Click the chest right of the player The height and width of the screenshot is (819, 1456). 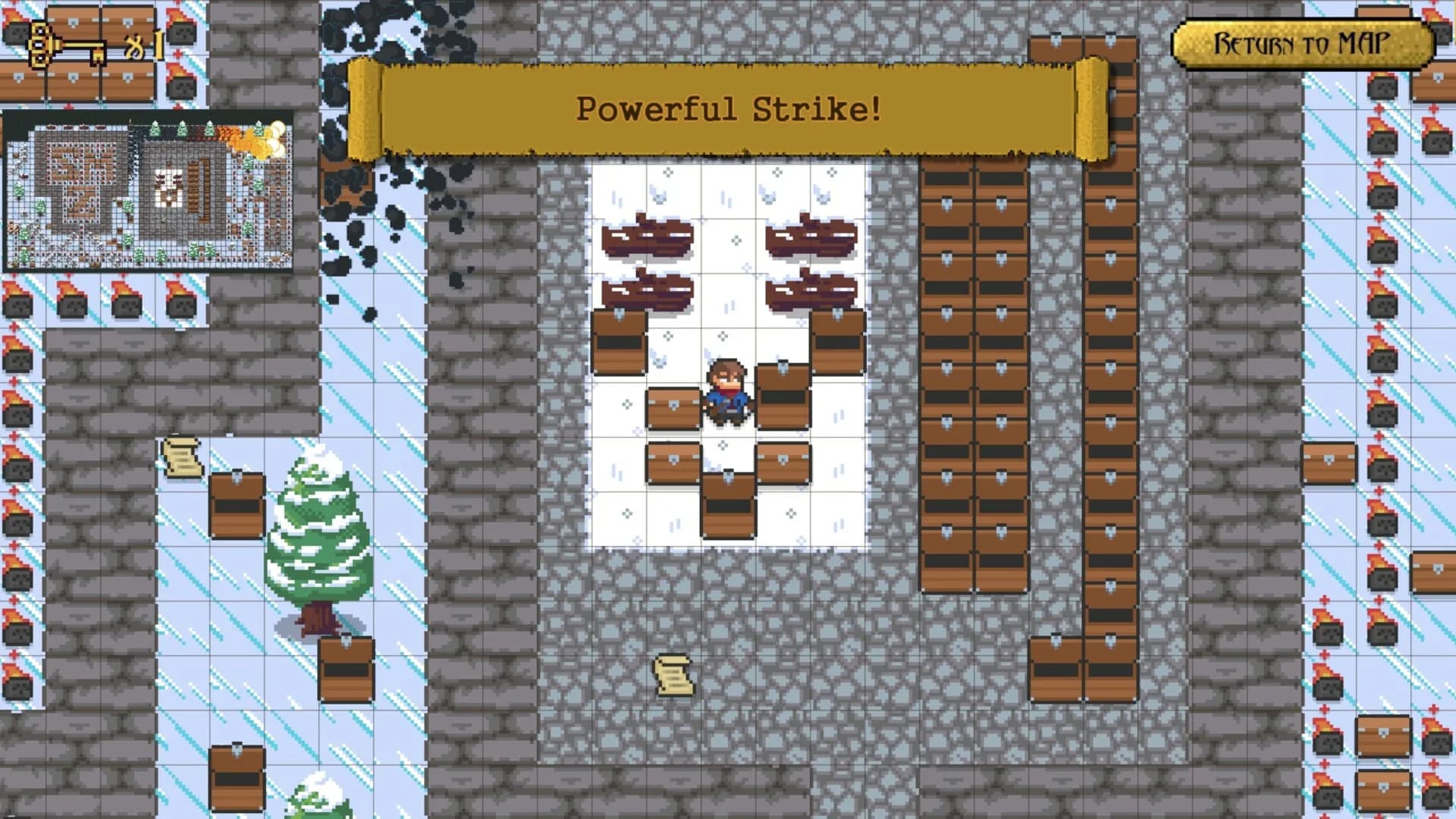point(783,402)
